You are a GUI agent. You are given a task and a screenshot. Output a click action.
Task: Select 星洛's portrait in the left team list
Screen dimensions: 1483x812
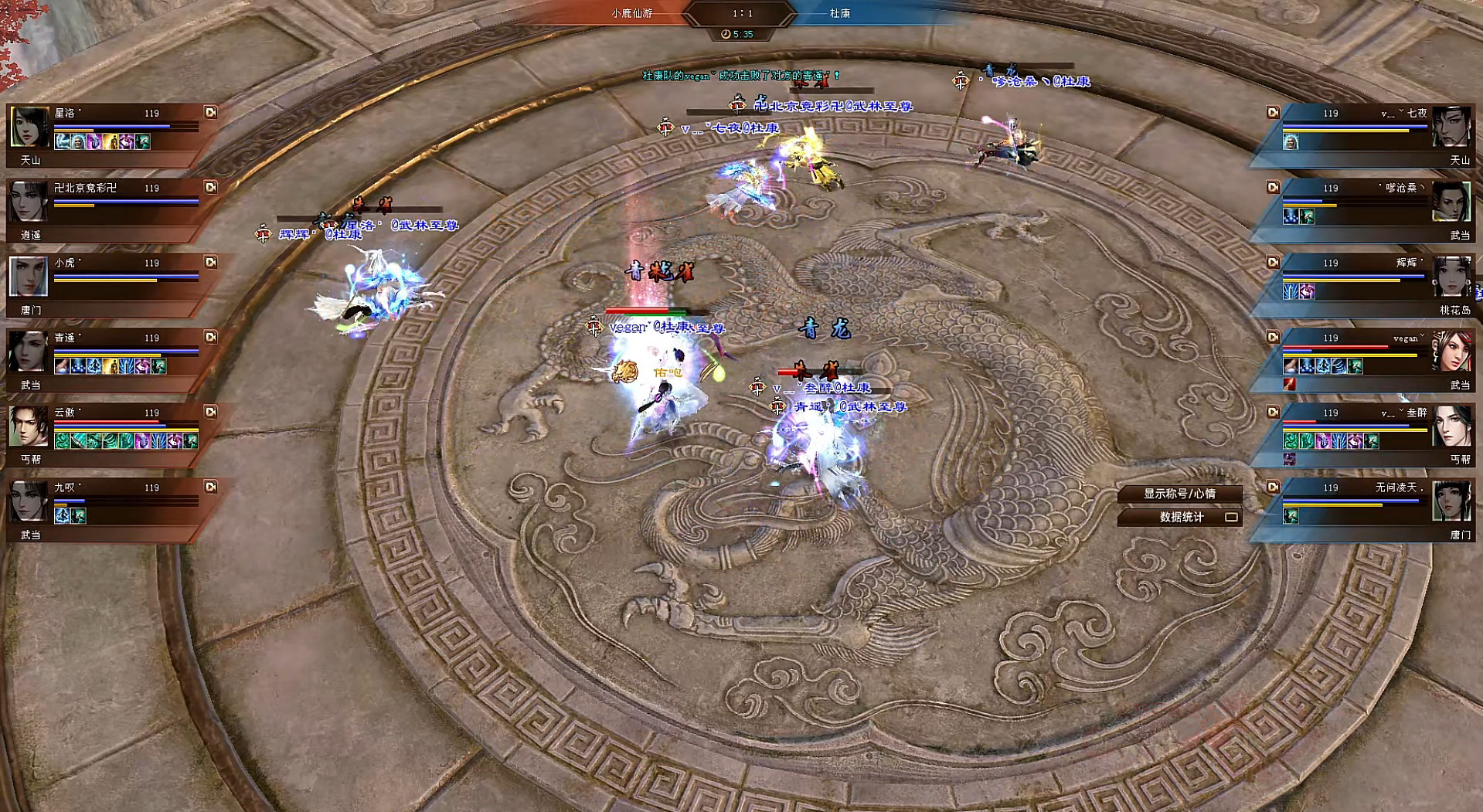click(x=29, y=126)
